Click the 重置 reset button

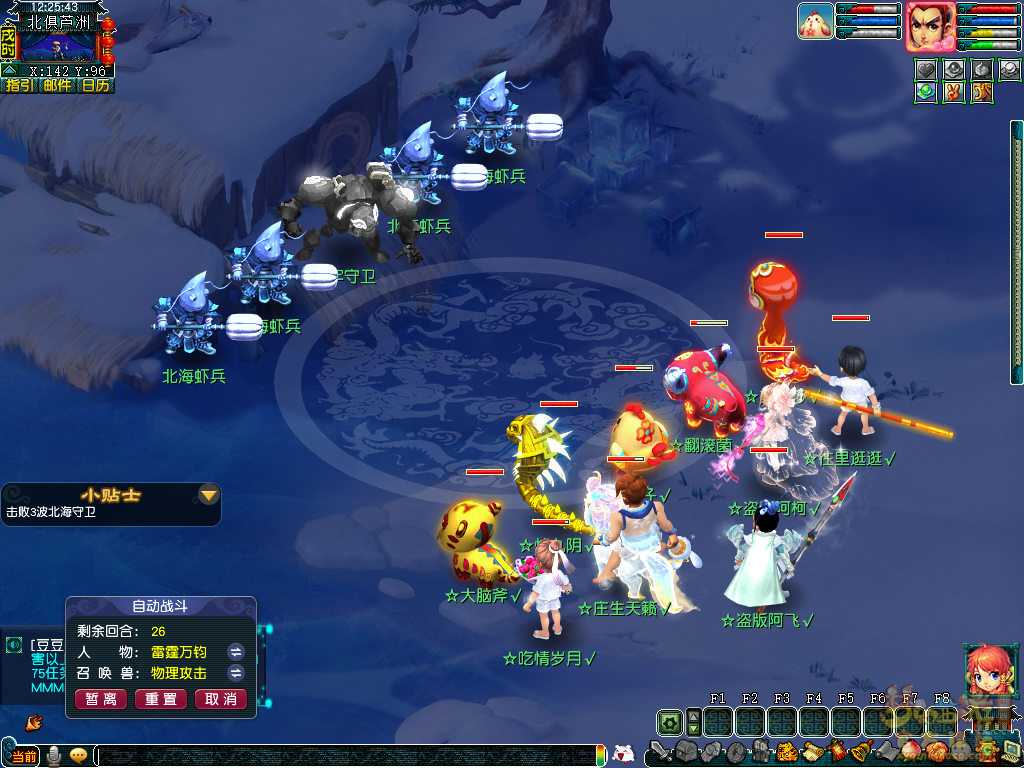161,699
